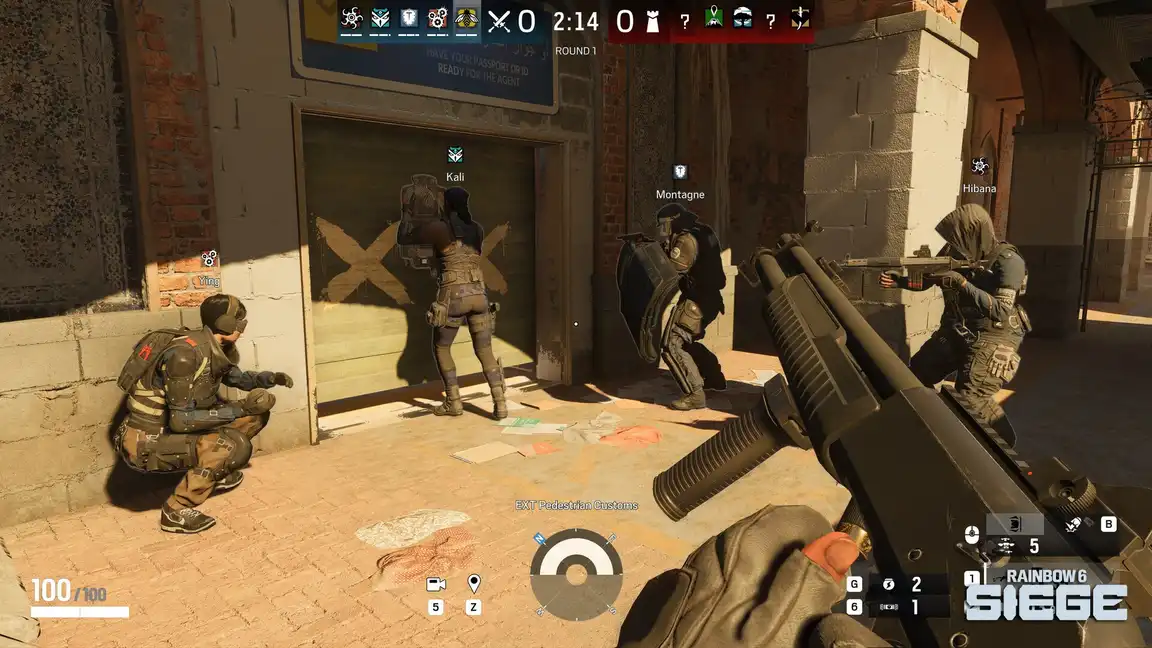This screenshot has width=1152, height=648.
Task: Open the observation camera tool
Action: 436,584
